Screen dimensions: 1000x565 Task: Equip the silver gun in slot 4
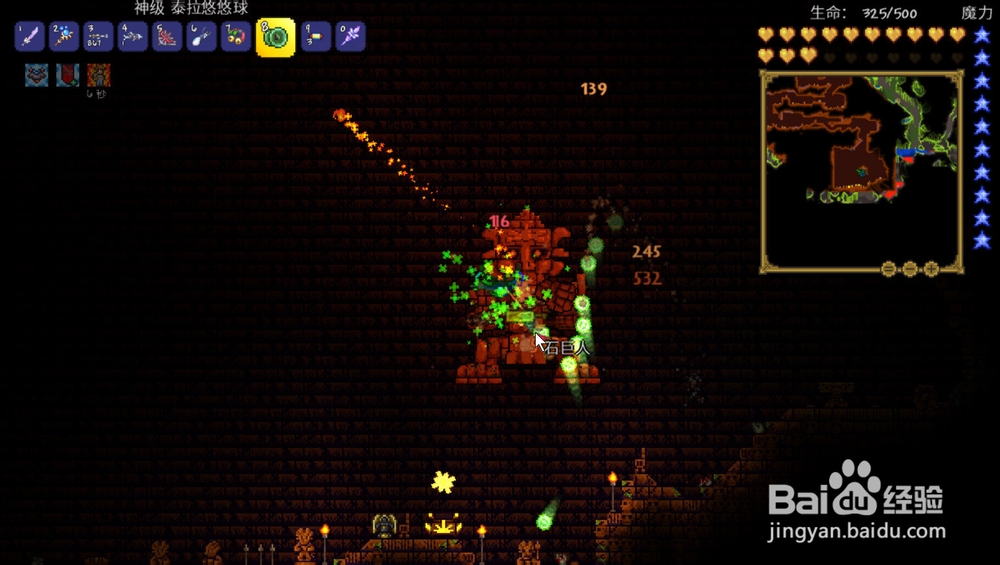click(x=132, y=38)
